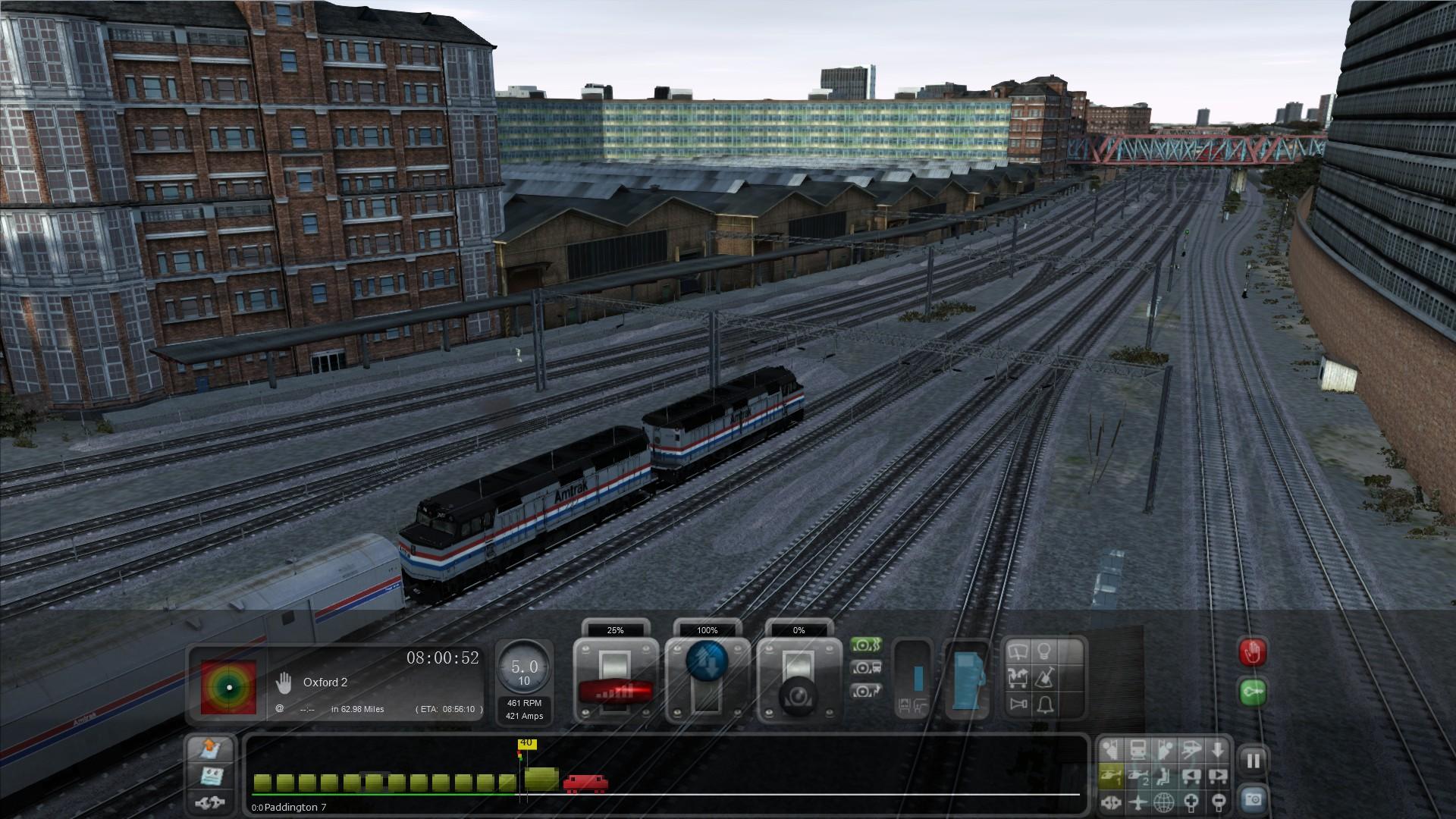1456x819 pixels.
Task: Pull the red throttle lever
Action: (615, 690)
